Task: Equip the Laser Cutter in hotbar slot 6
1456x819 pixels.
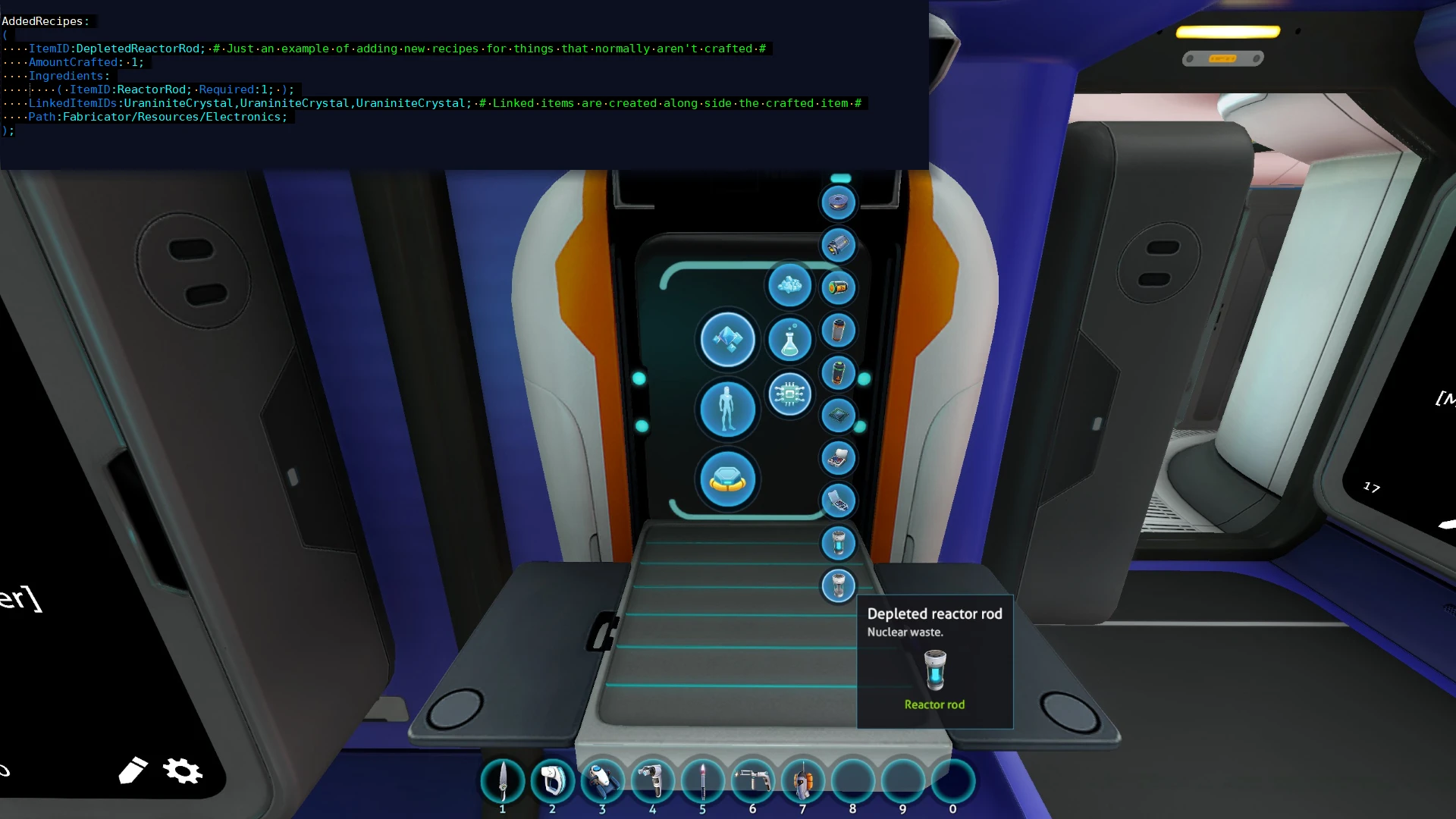Action: 754,781
